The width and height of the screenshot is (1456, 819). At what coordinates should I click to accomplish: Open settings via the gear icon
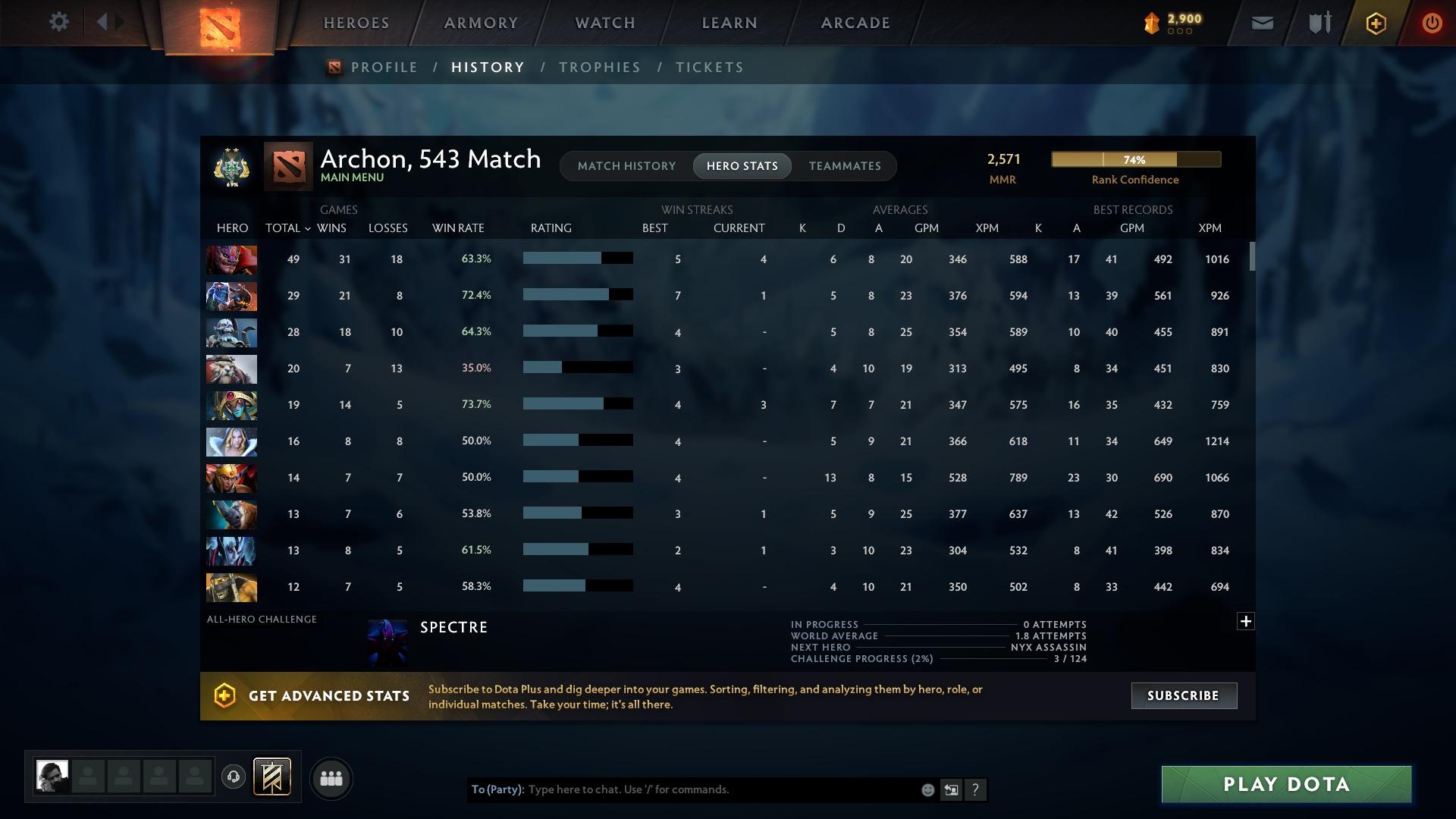(x=59, y=22)
